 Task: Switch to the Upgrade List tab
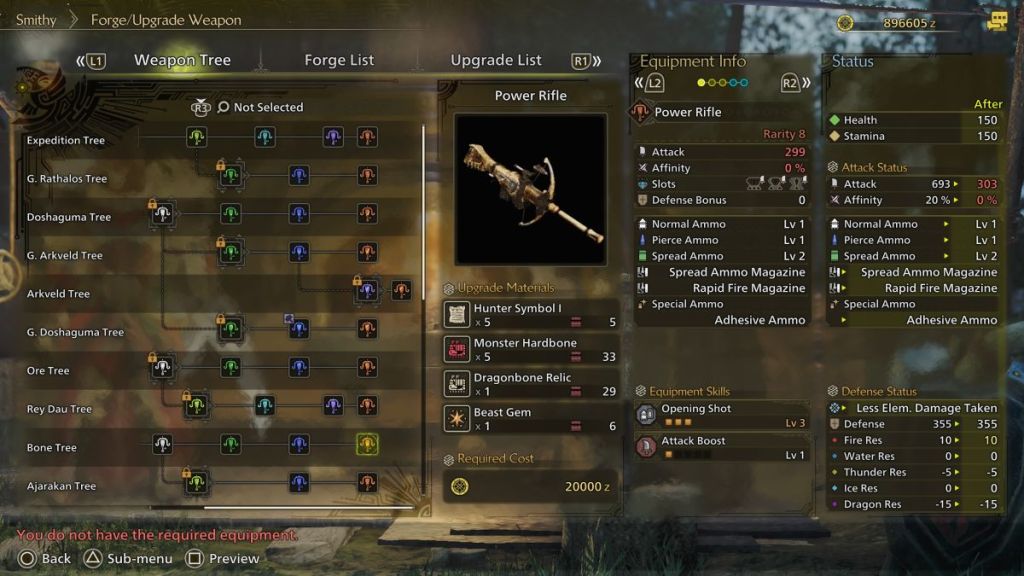pos(496,60)
